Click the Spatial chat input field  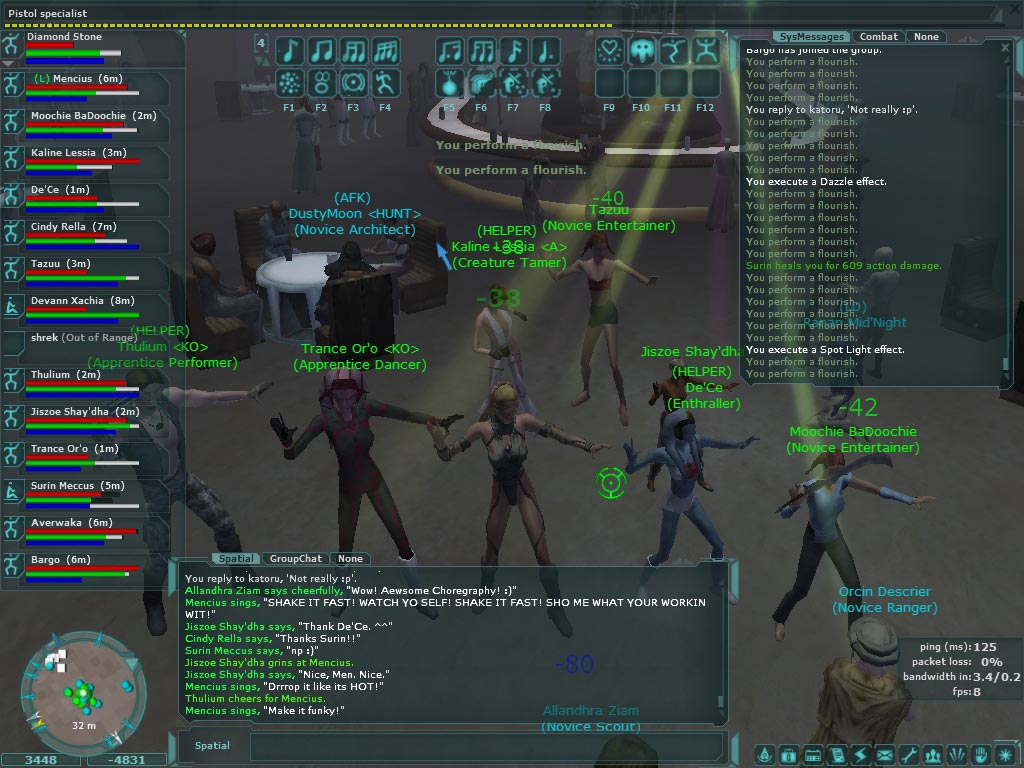coord(485,746)
